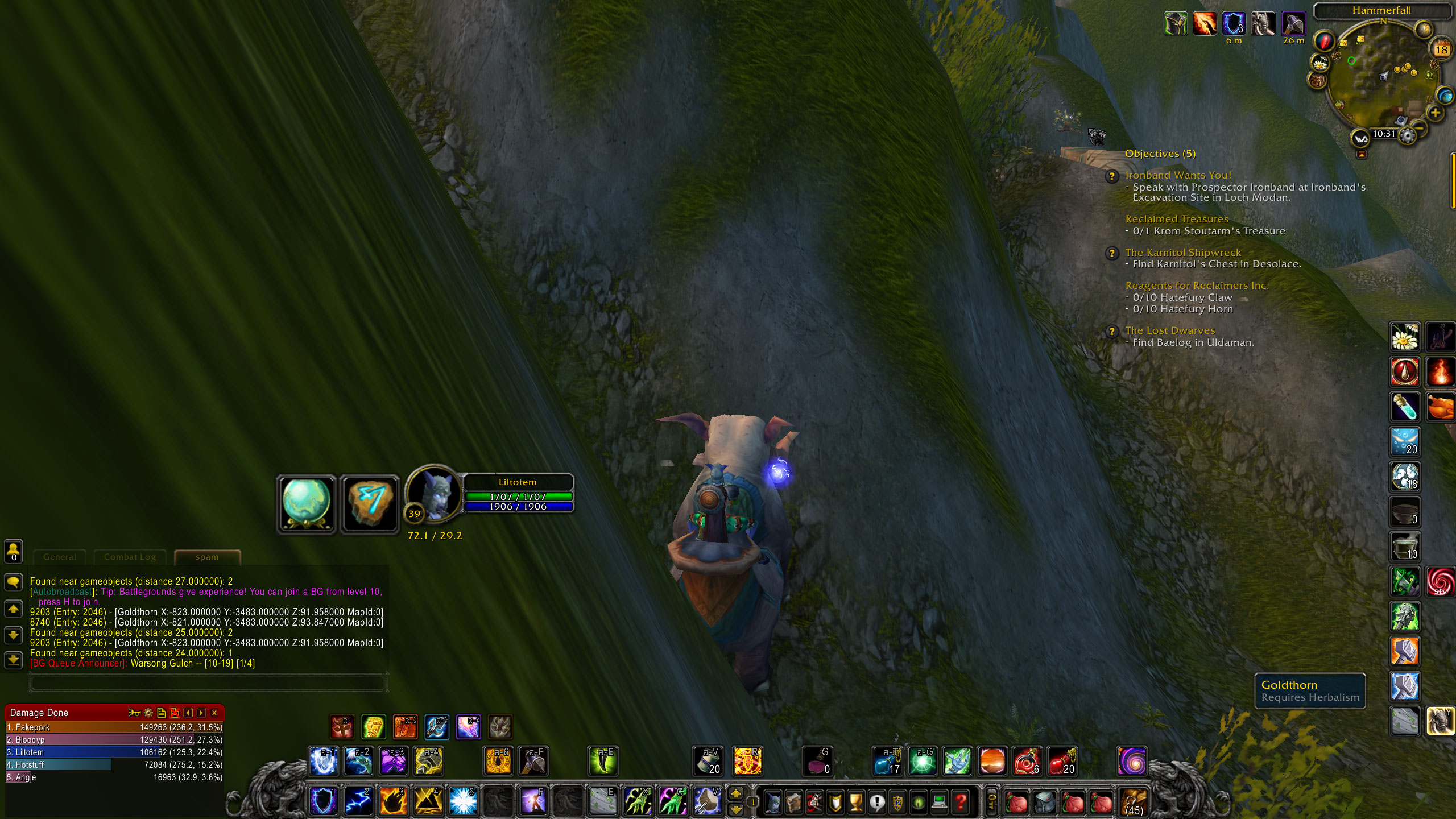Click the Recount report megaphone icon

(135, 712)
